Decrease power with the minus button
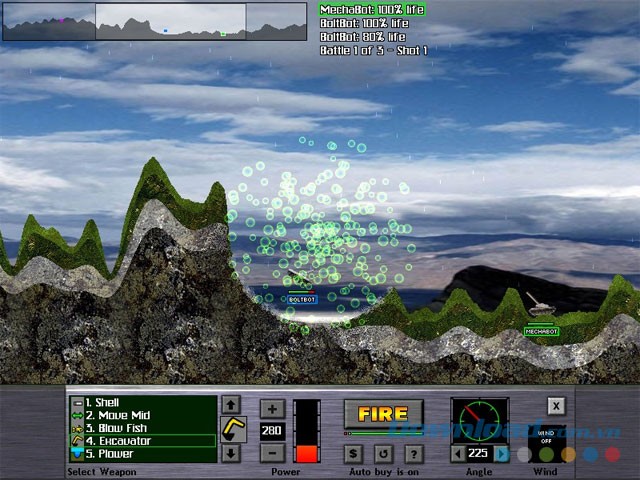640x480 pixels. [272, 452]
